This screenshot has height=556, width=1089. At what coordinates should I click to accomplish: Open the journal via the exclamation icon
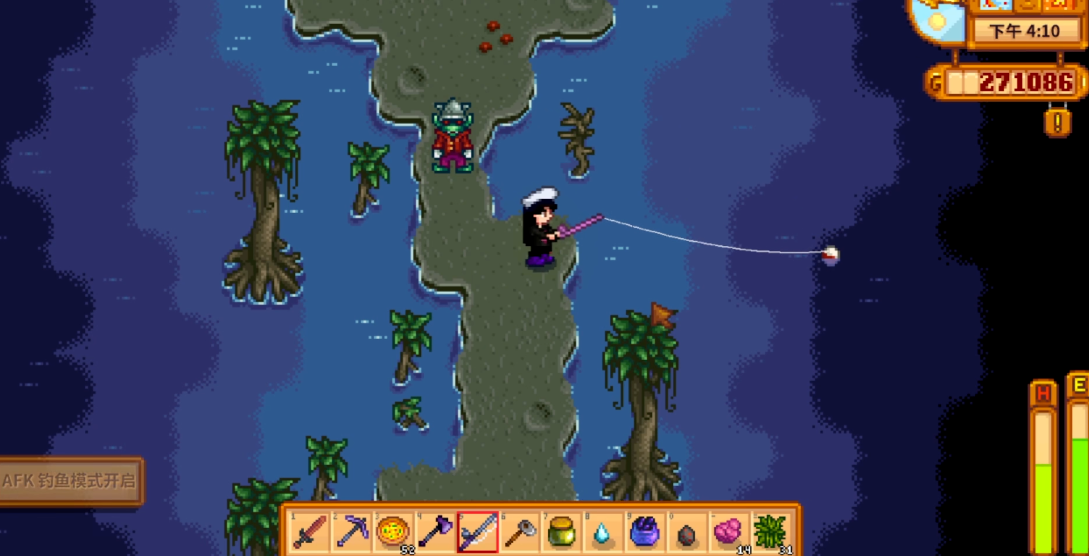[x=1058, y=122]
